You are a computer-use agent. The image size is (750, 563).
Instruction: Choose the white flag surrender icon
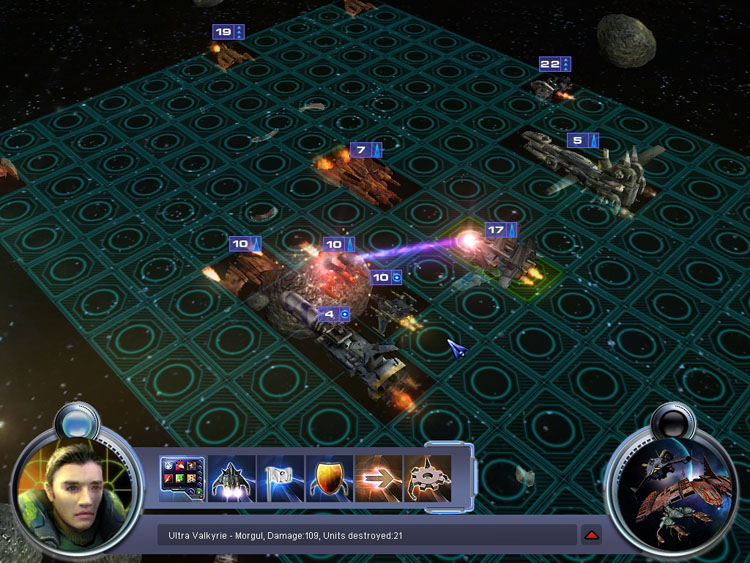click(x=280, y=478)
